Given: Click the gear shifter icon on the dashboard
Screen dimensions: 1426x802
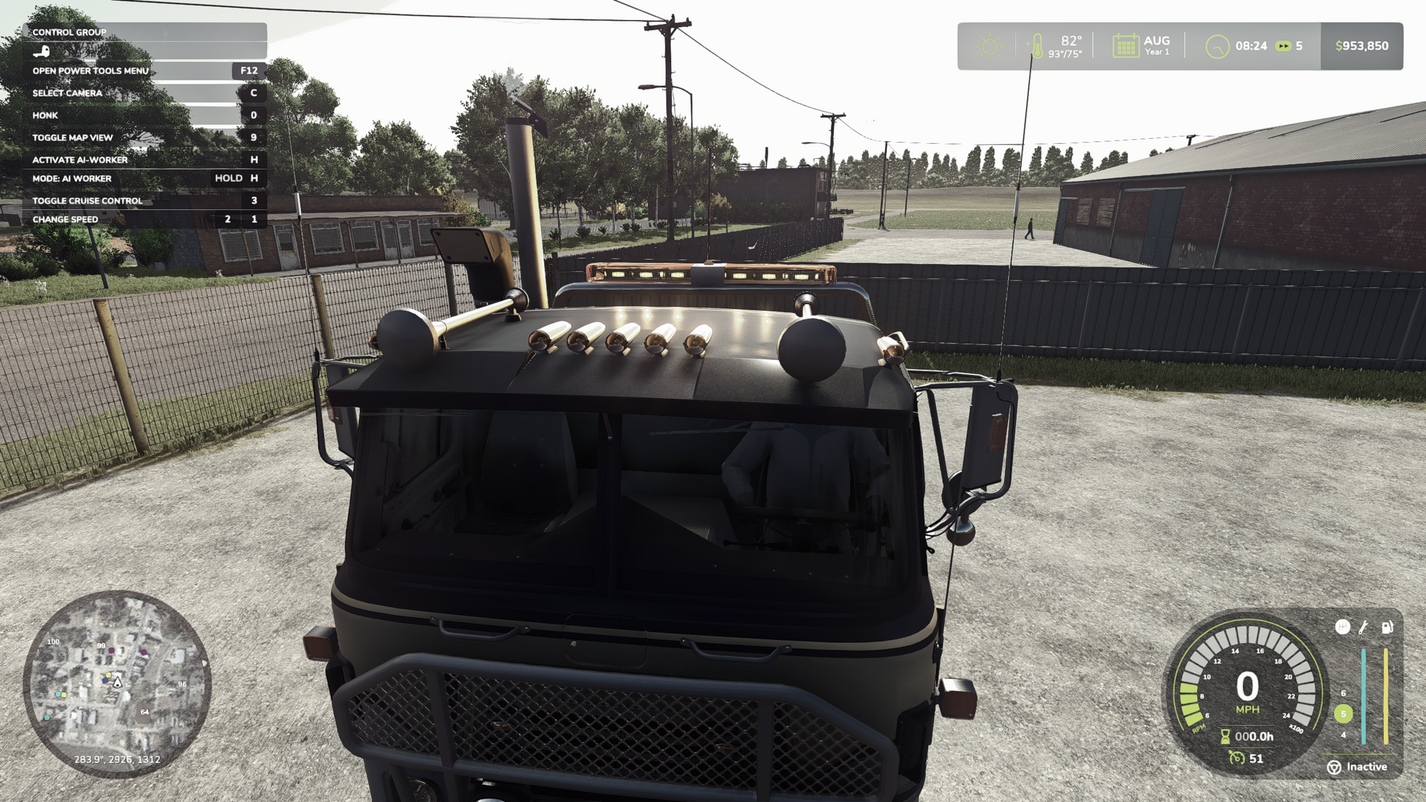Looking at the screenshot, I should coord(1343,626).
